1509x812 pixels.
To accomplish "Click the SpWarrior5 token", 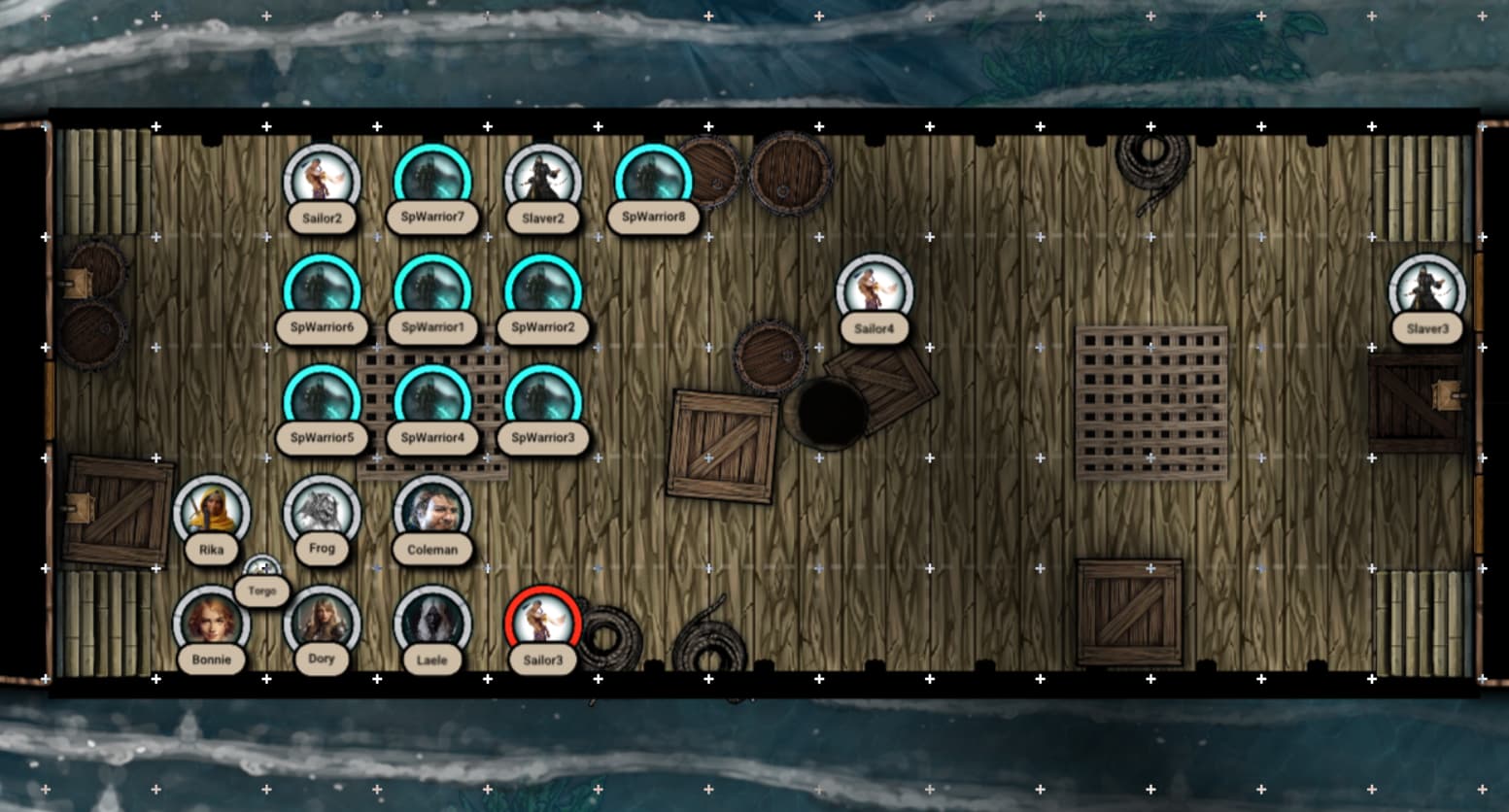I will (x=322, y=403).
